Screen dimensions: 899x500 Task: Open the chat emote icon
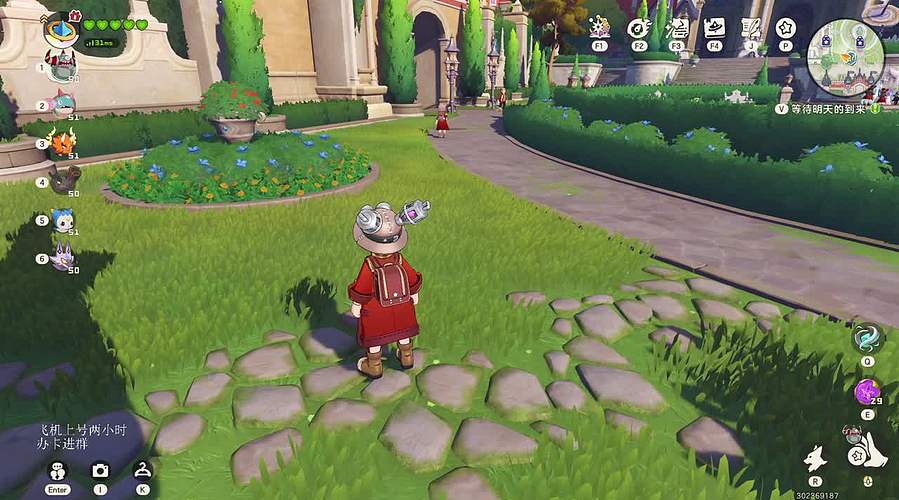(x=57, y=471)
